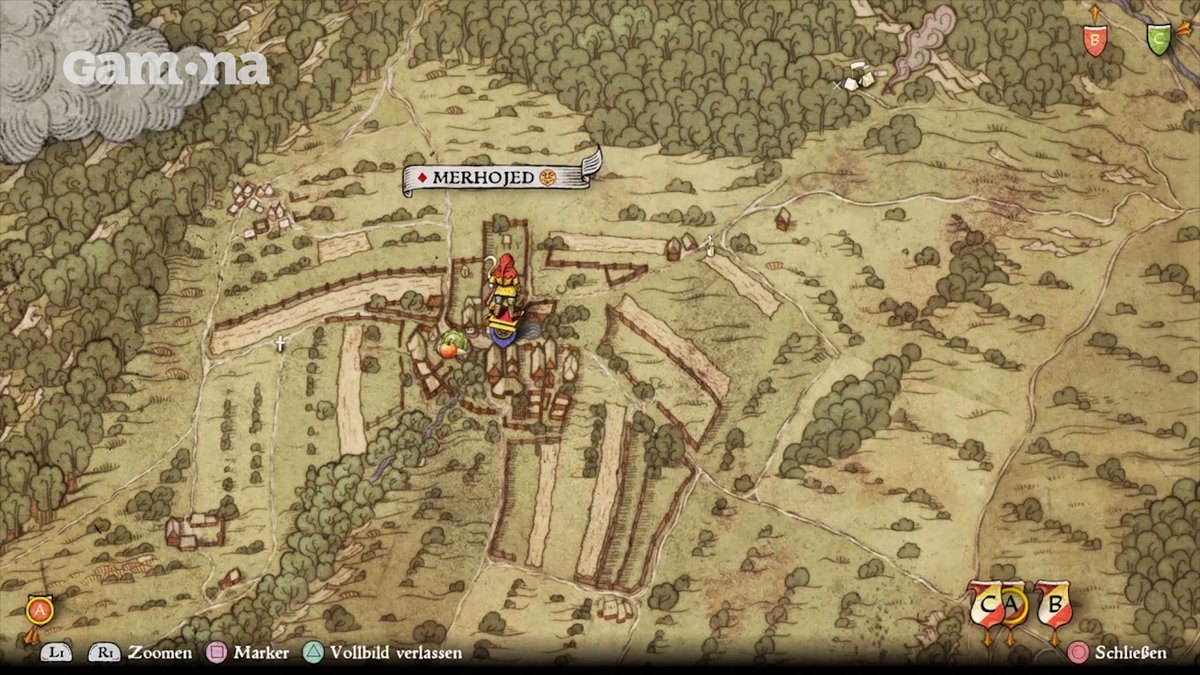Select the Merhojed village name banner
This screenshot has width=1200, height=675.
(496, 177)
